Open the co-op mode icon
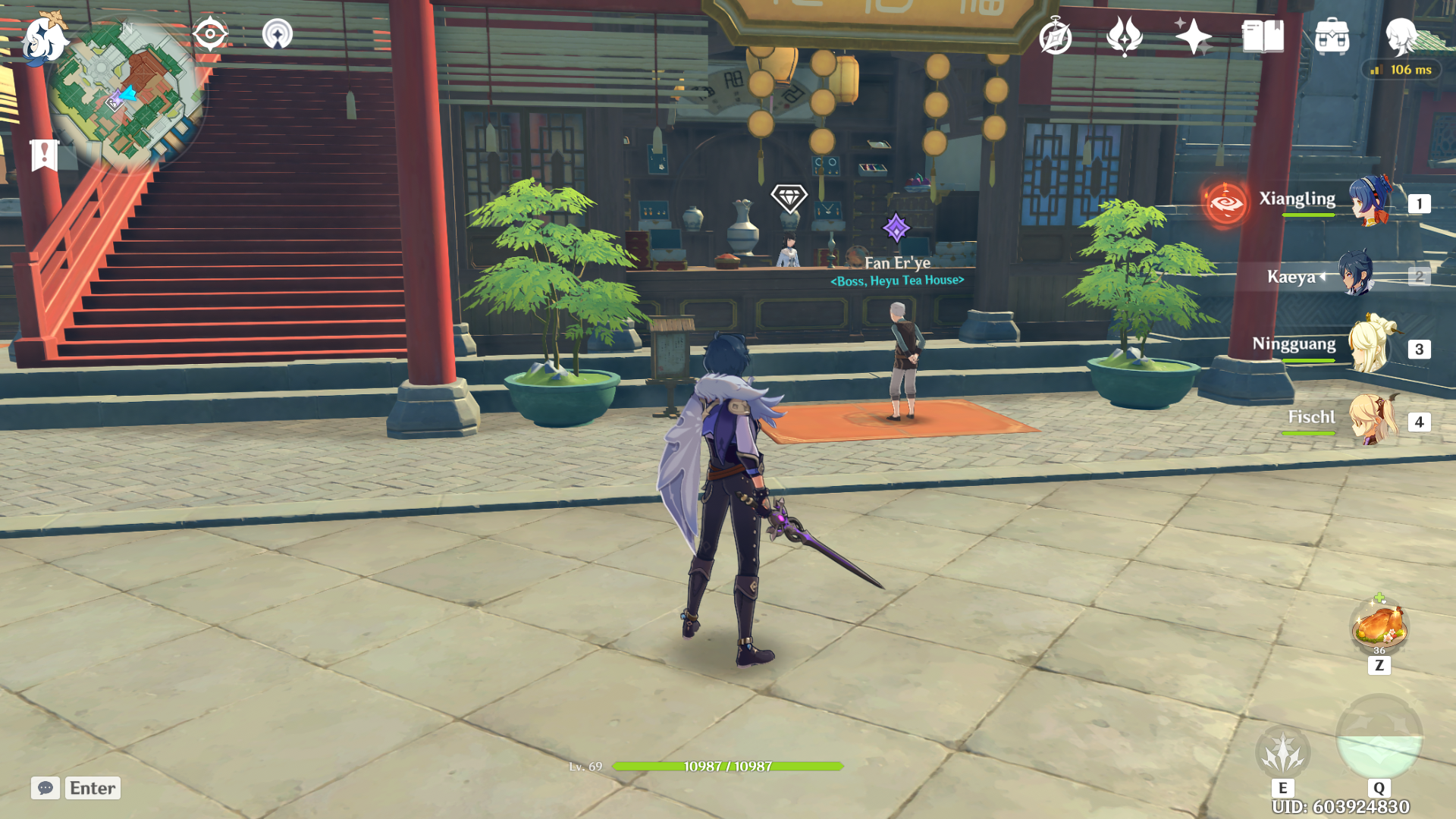This screenshot has width=1456, height=819. click(277, 34)
